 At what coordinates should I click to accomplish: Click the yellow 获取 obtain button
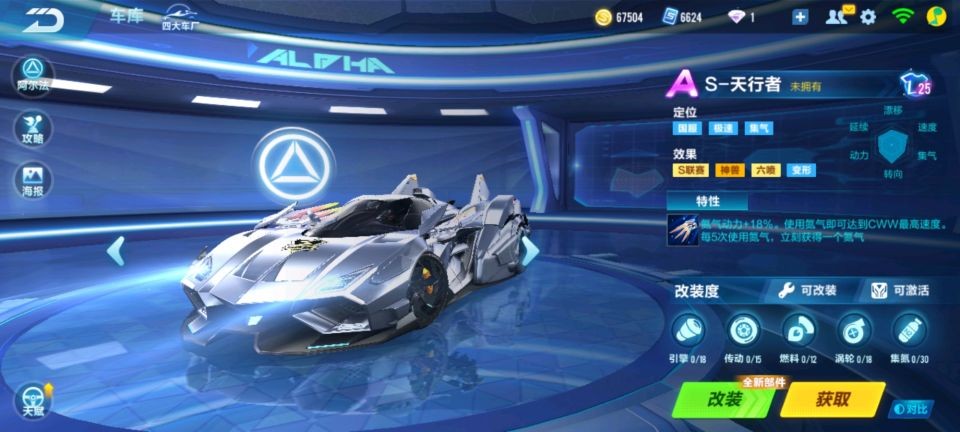(x=832, y=399)
